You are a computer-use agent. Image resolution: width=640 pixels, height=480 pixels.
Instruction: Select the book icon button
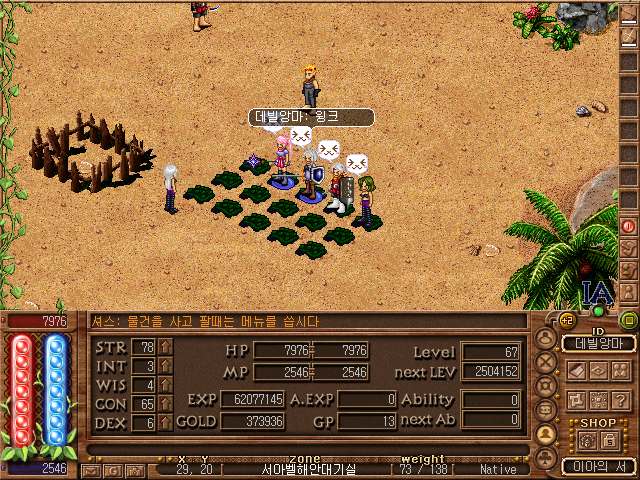pyautogui.click(x=577, y=370)
